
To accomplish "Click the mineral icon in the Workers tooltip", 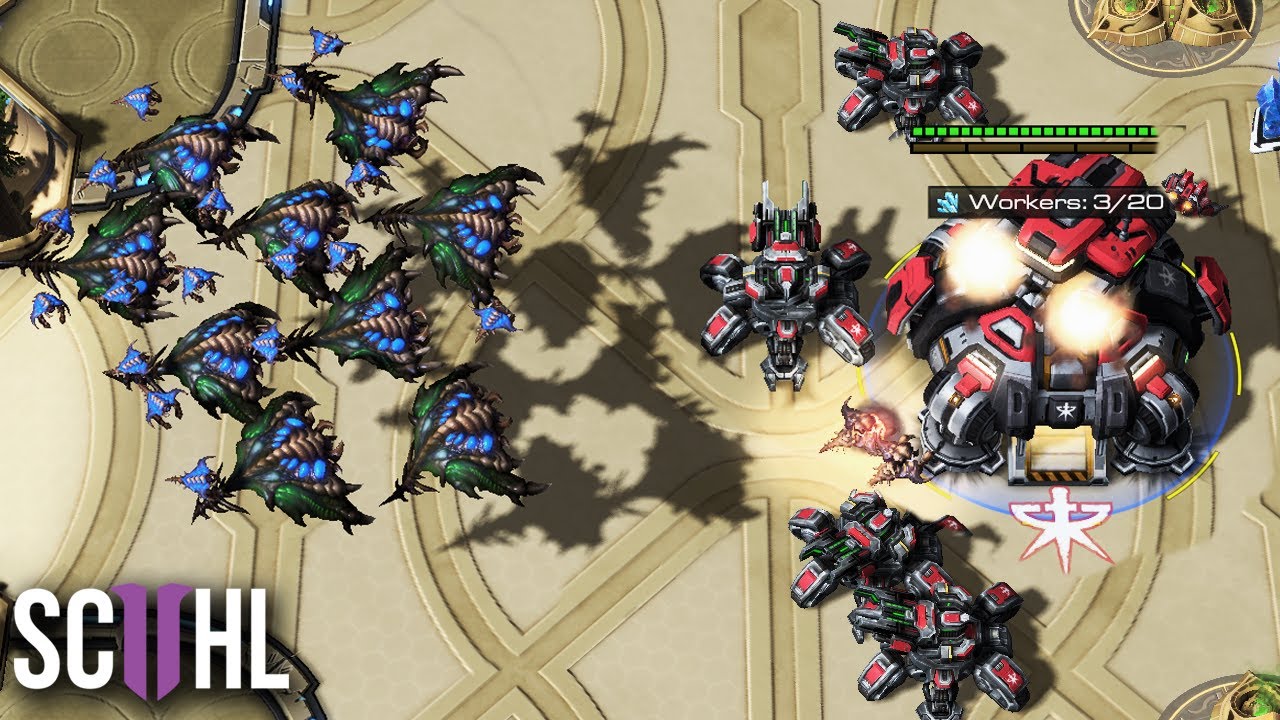I will (948, 201).
